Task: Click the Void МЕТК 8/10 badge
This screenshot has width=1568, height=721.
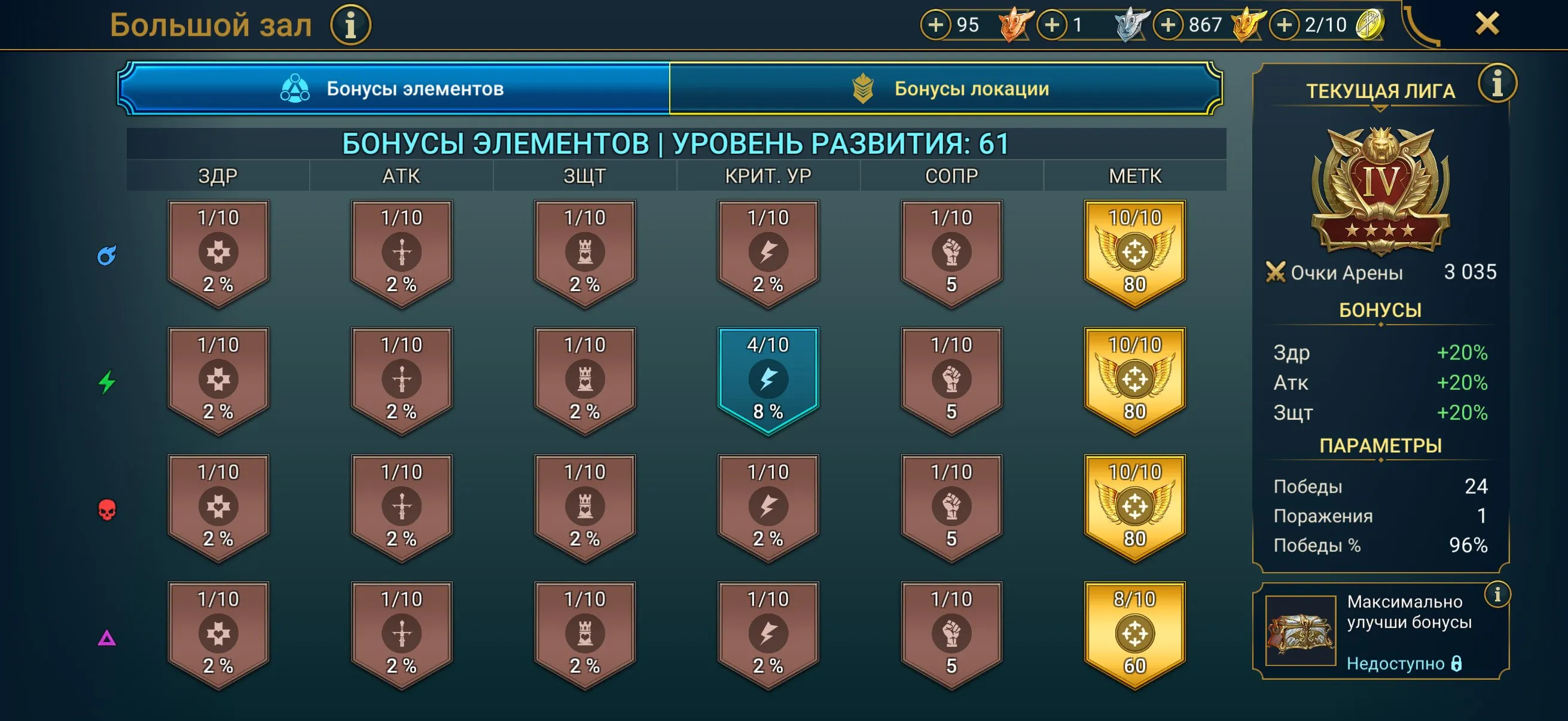Action: pos(1134,633)
